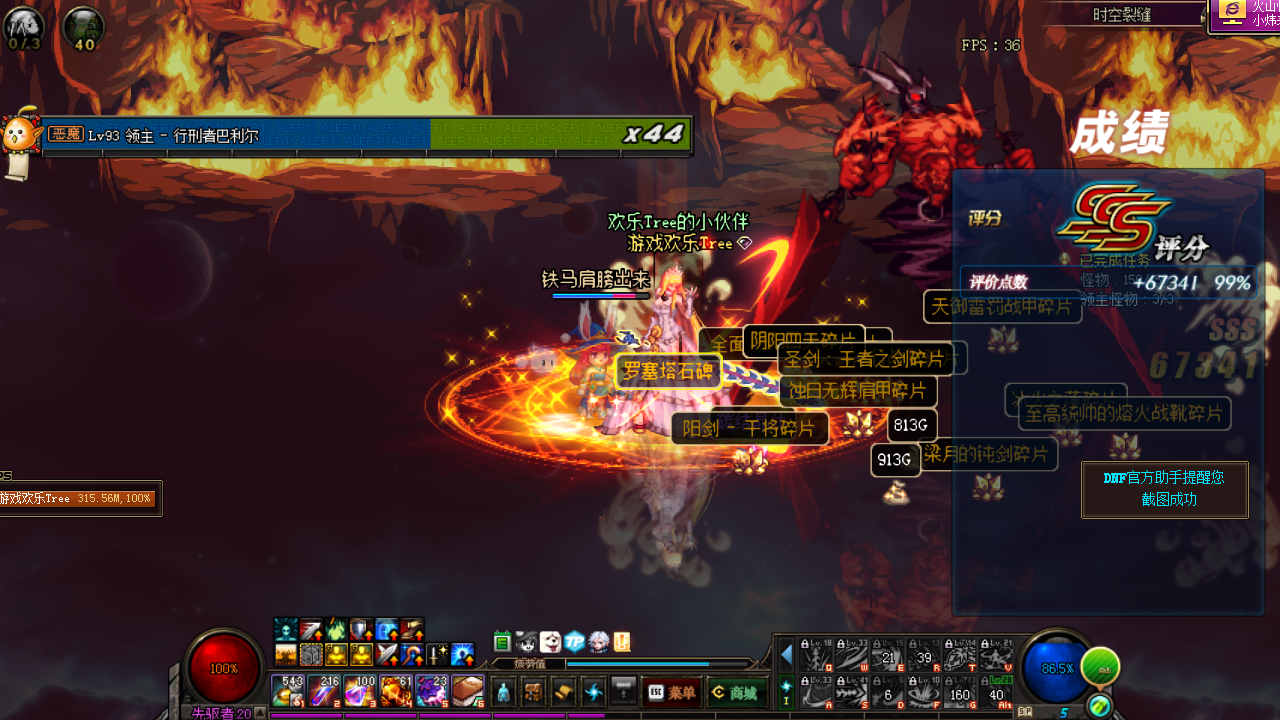Click the blue left arrow on skill bar

click(786, 655)
